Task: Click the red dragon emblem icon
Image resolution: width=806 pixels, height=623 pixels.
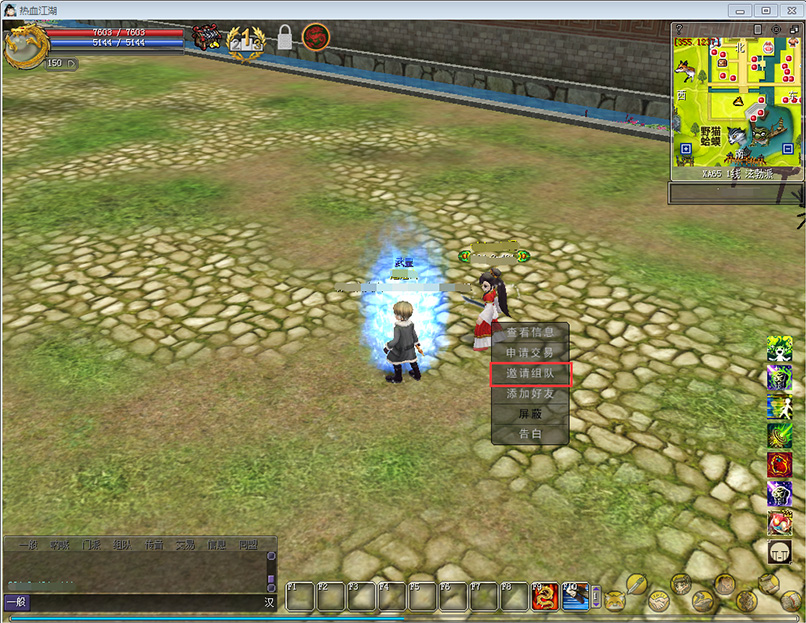Action: 316,38
